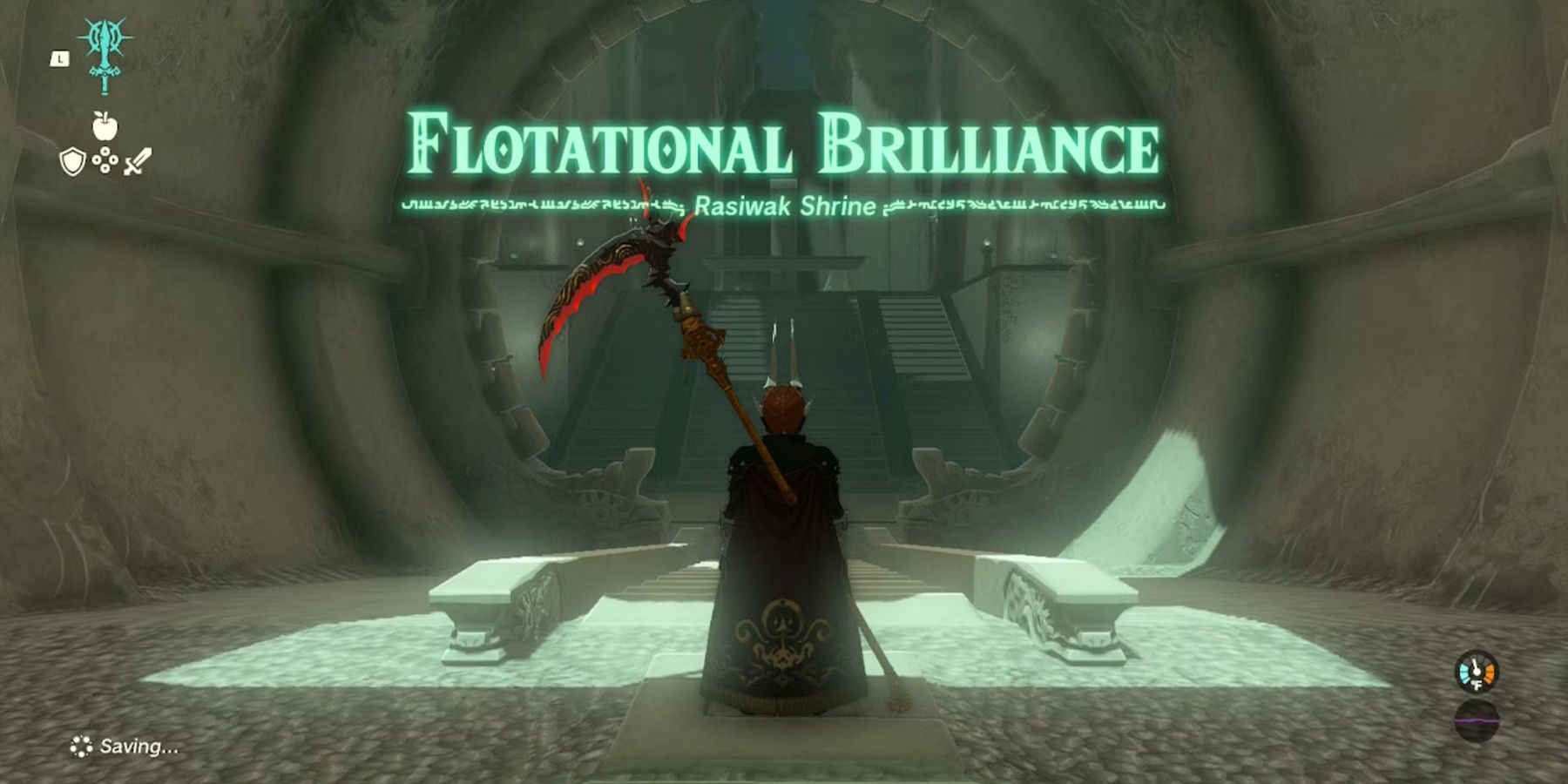
Task: Click the Rasiwak Shrine subtitle
Action: pos(783,207)
